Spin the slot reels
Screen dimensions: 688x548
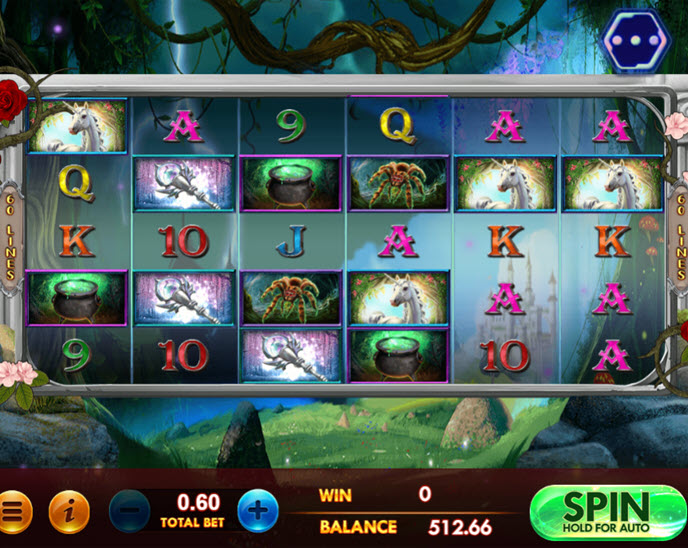click(606, 513)
